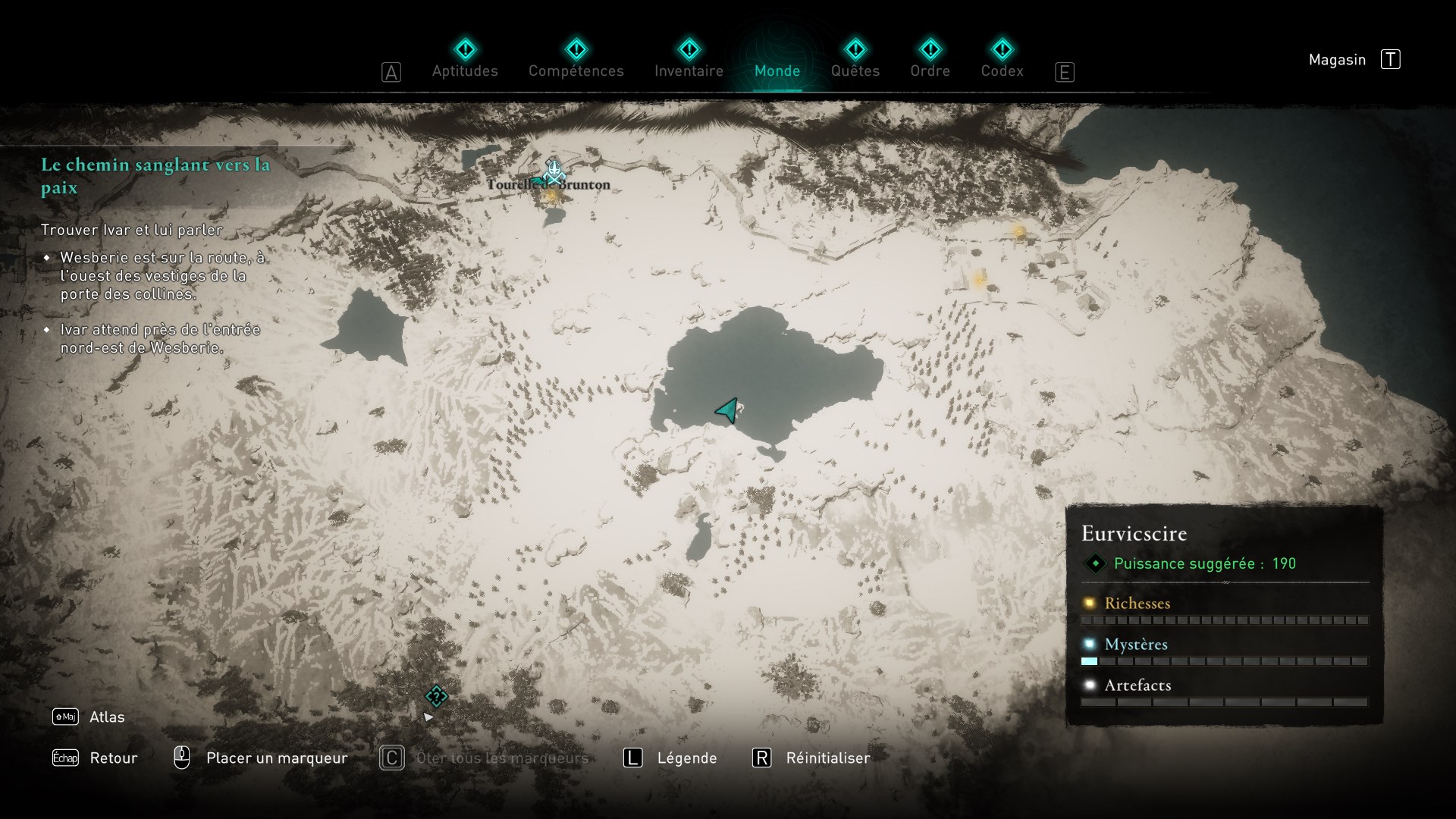Select the question-mark diamond map marker
The image size is (1456, 819).
pyautogui.click(x=436, y=696)
